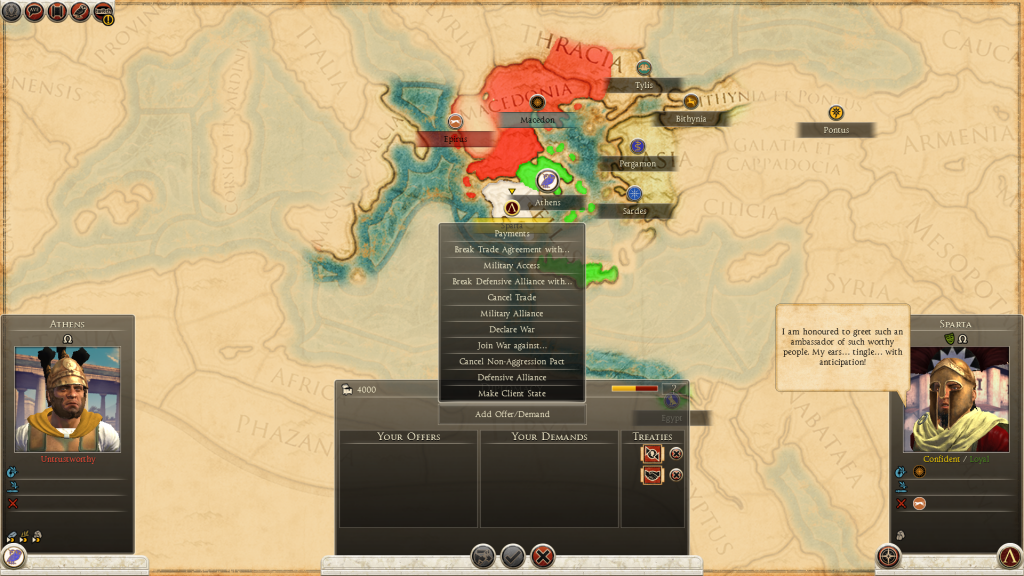Select the Macedon faction label on map

coord(537,120)
